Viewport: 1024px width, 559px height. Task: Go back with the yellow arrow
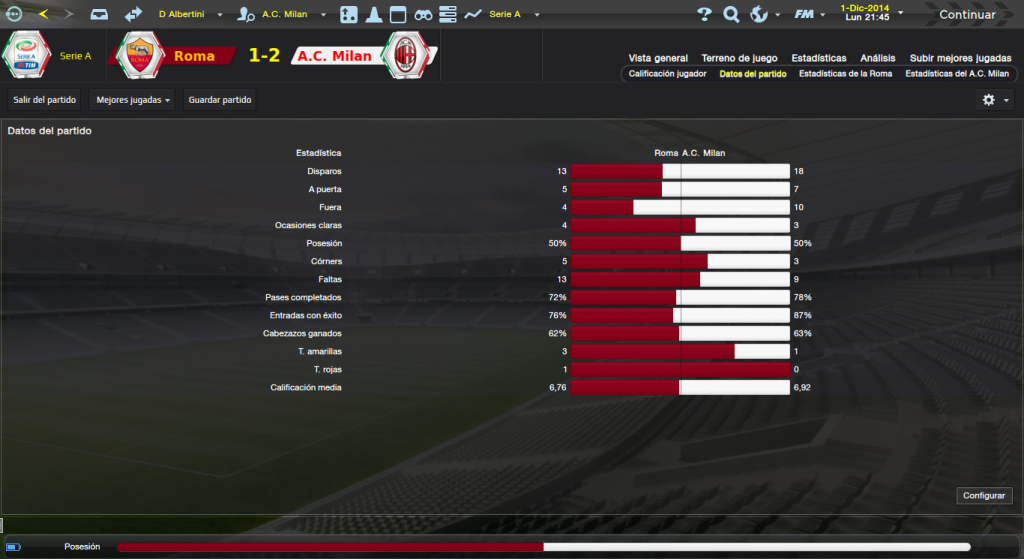(x=43, y=14)
